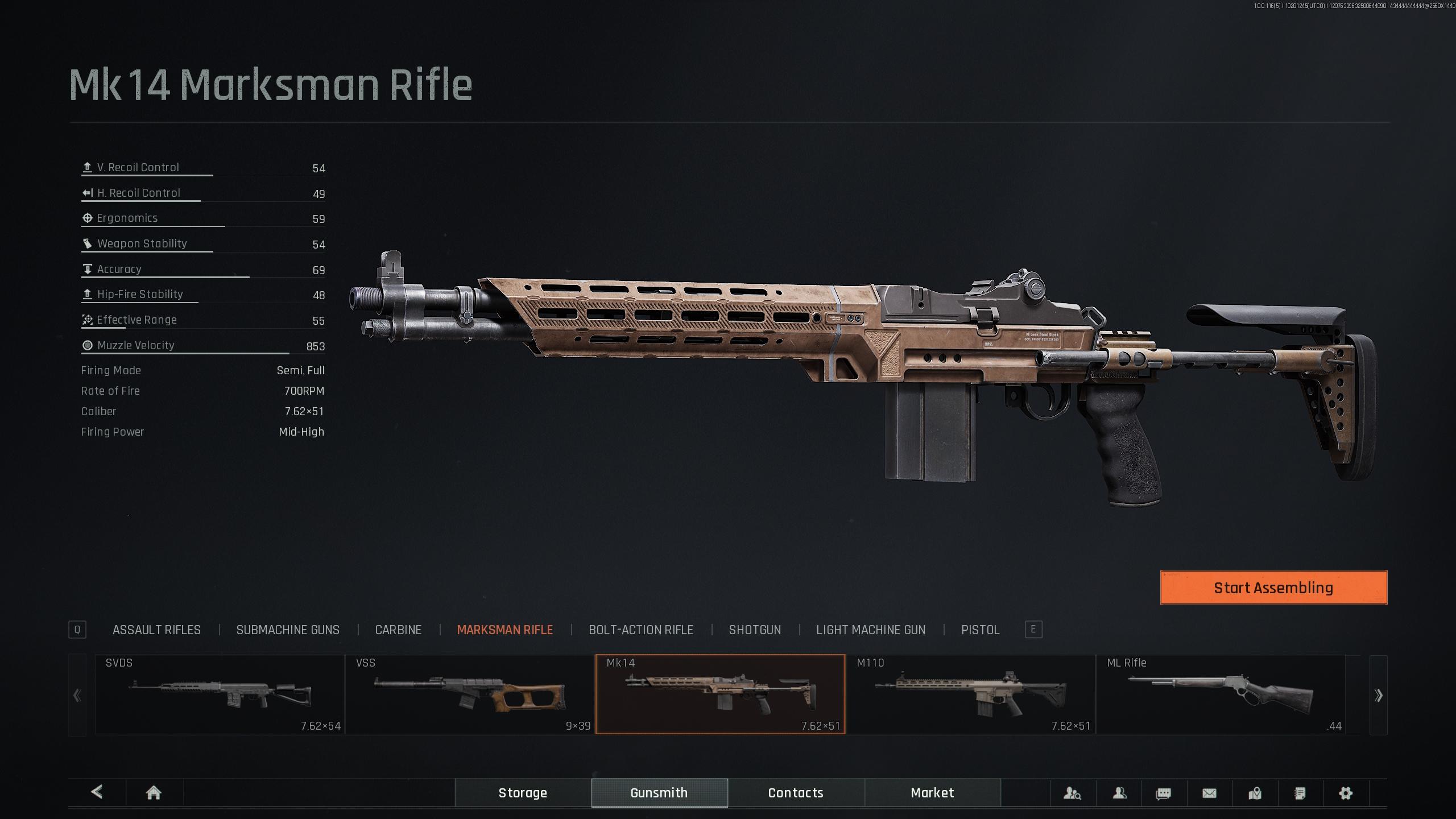Select the SVDS weapon tile
Image resolution: width=1456 pixels, height=819 pixels.
(220, 694)
